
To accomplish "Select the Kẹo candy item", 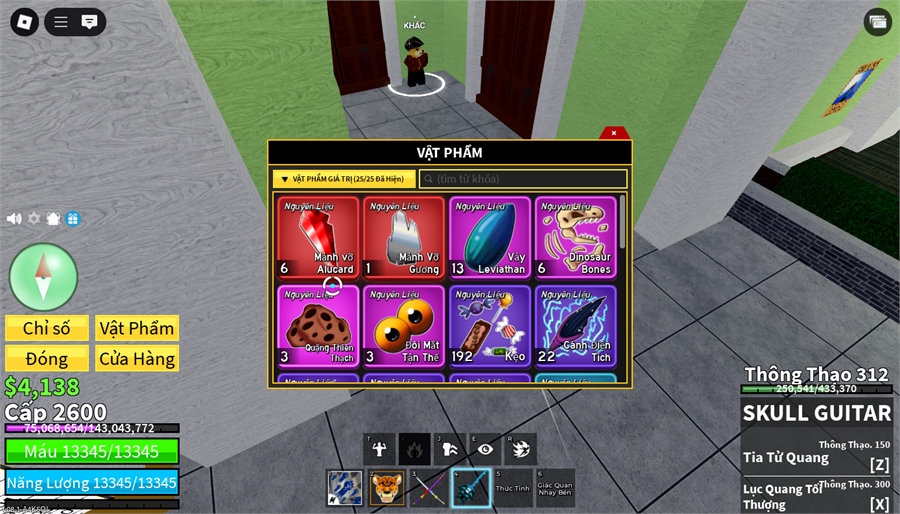I will (490, 326).
